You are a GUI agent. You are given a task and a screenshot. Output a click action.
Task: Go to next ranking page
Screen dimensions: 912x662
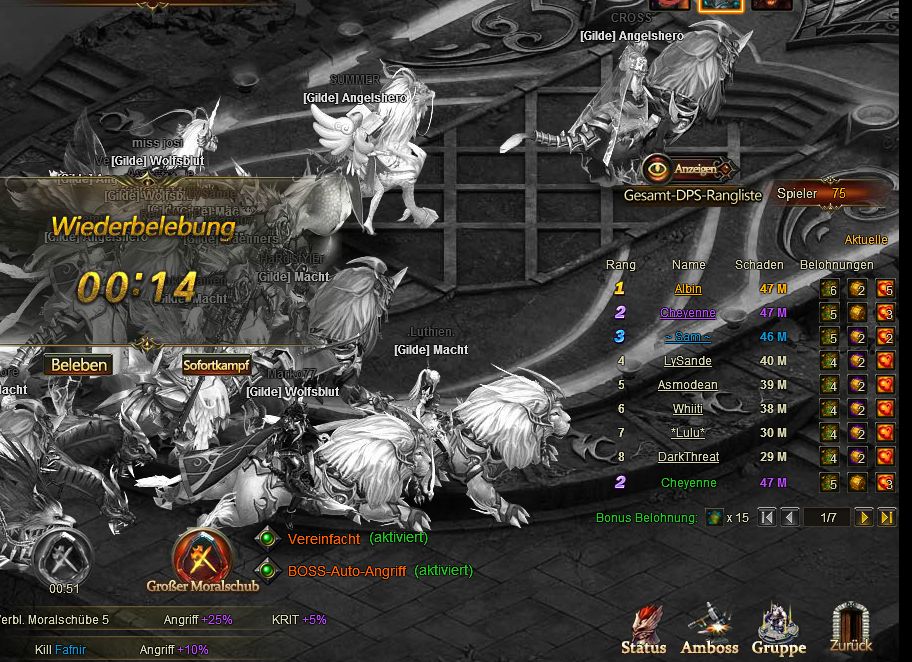coord(863,517)
